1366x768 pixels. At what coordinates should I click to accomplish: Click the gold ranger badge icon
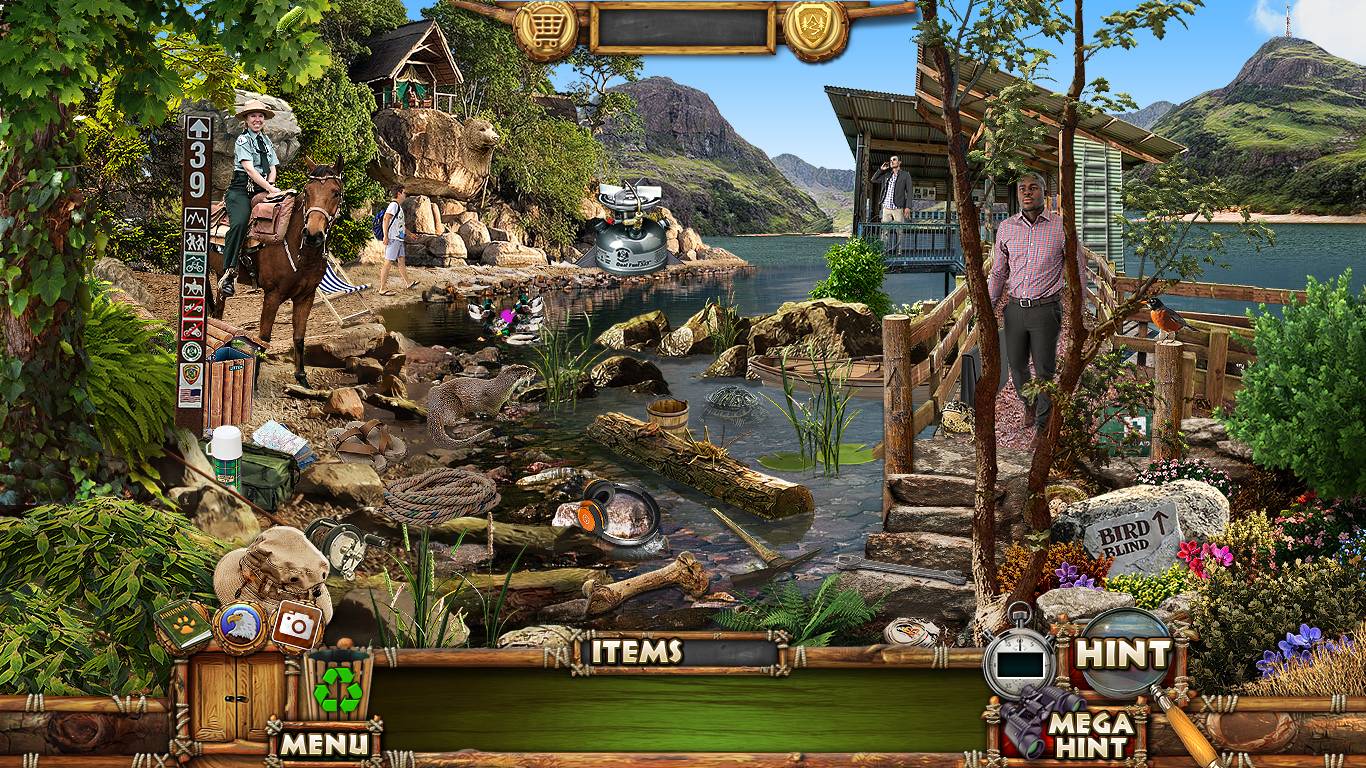(815, 29)
